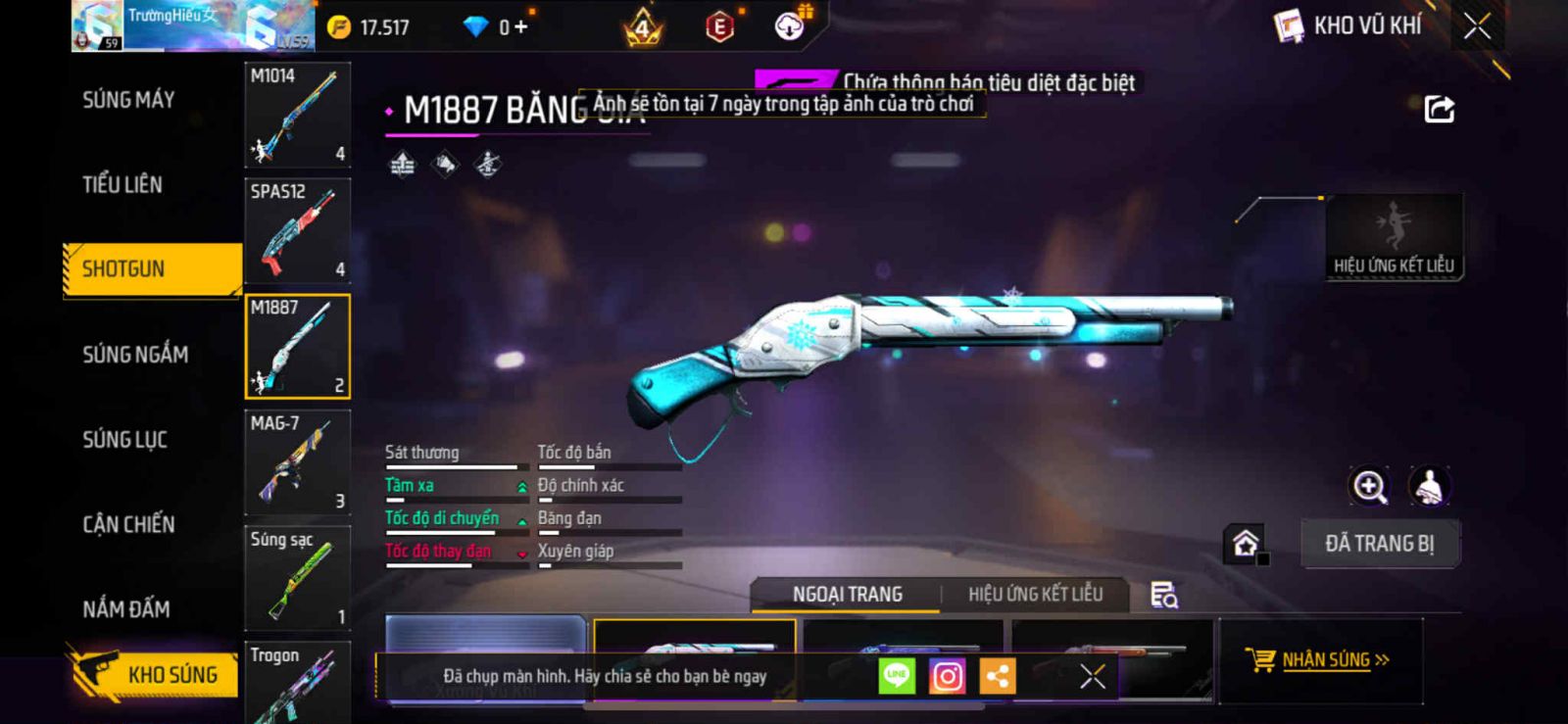Choose the MAG-7 shotgun thumbnail
The width and height of the screenshot is (1568, 724).
pos(297,462)
